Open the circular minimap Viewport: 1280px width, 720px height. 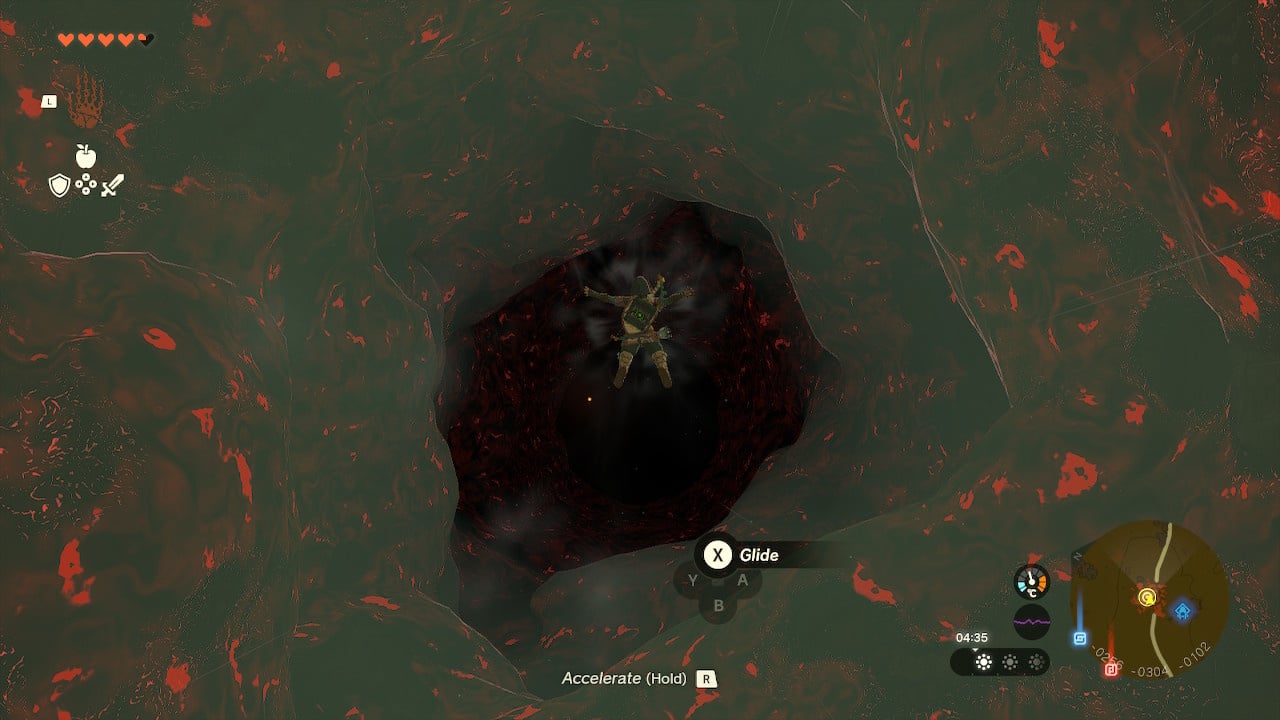(1149, 599)
